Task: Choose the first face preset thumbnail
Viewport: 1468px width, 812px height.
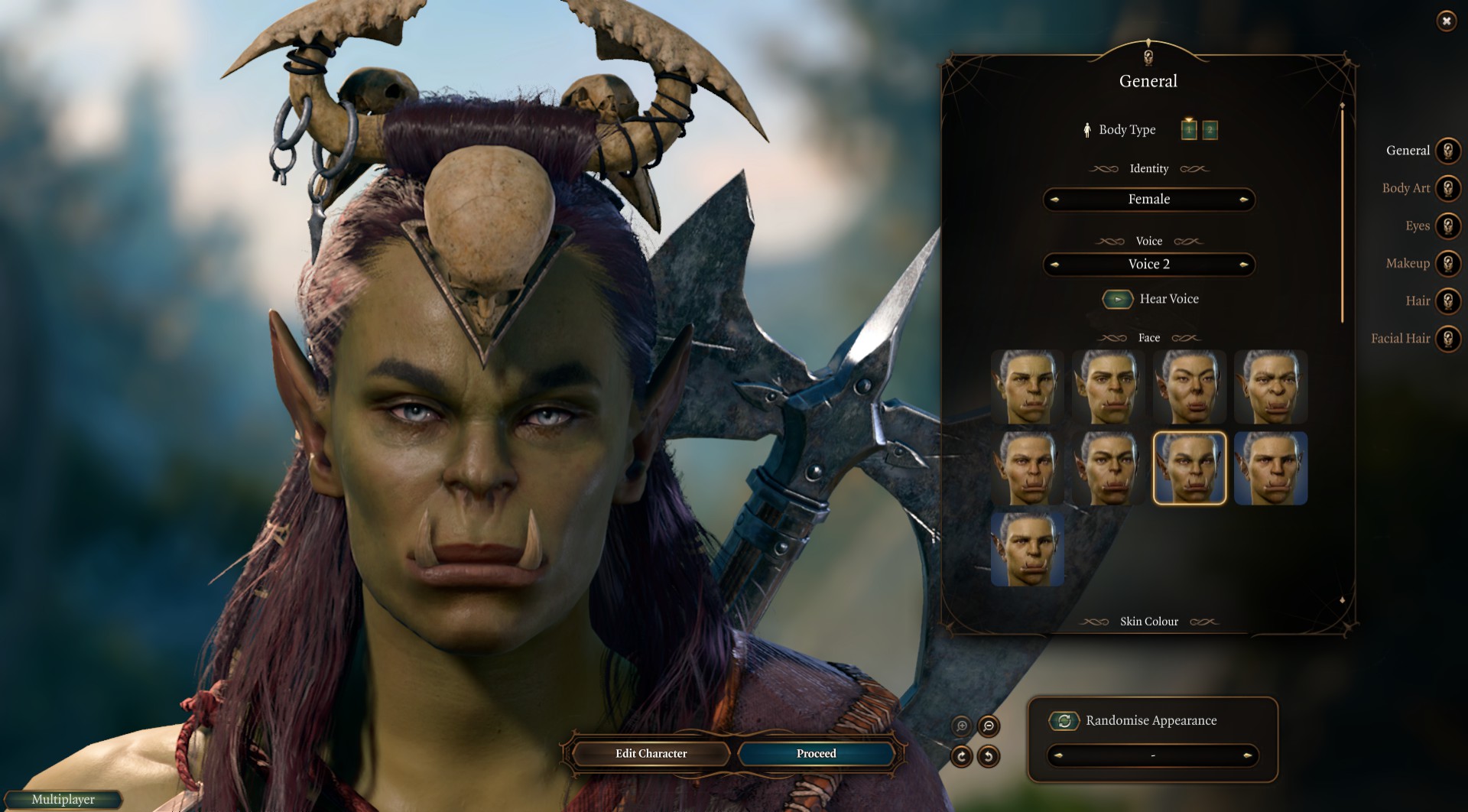Action: [1027, 387]
